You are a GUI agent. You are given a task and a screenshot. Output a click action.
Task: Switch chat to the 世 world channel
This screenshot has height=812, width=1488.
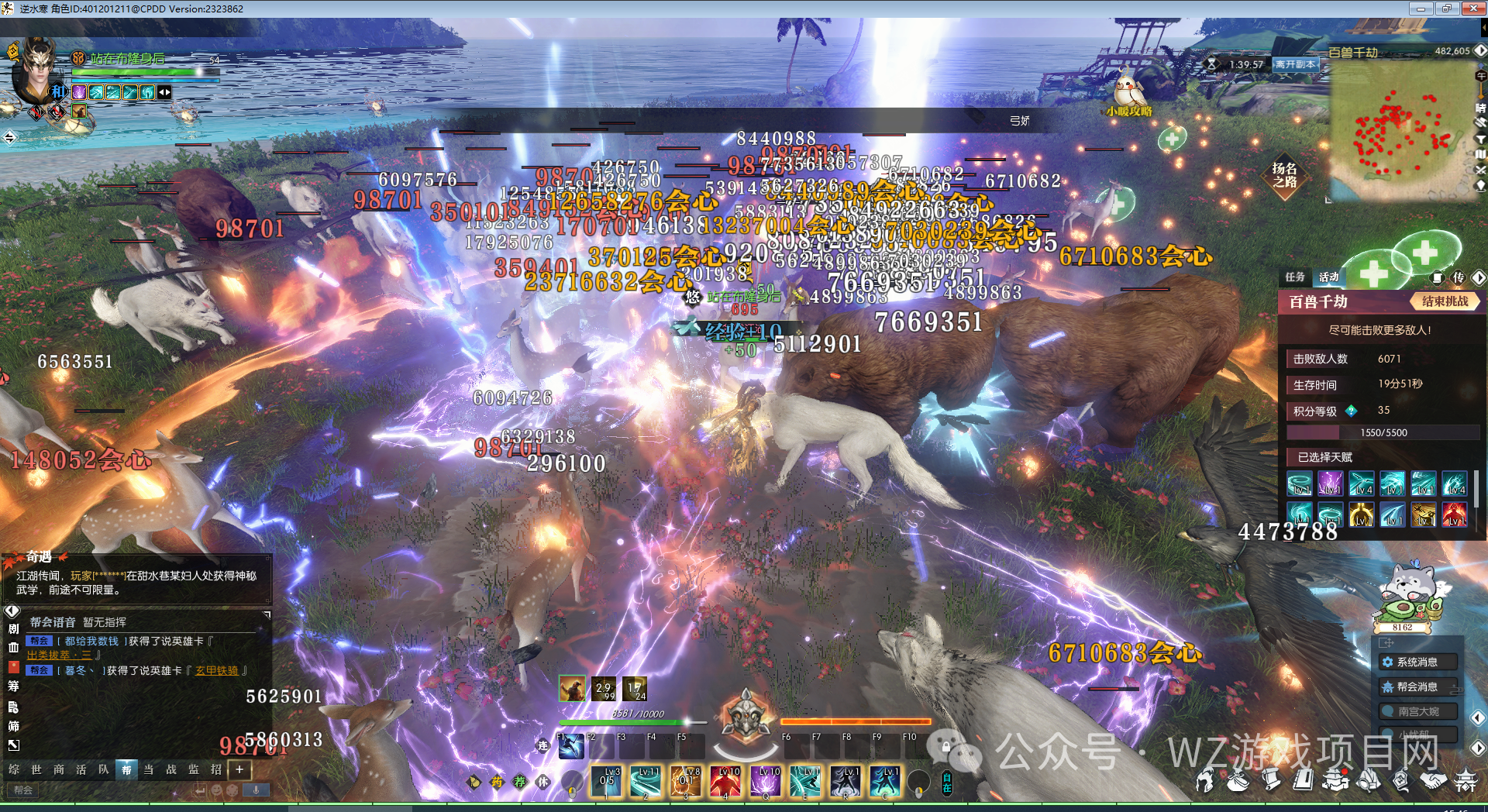point(36,769)
